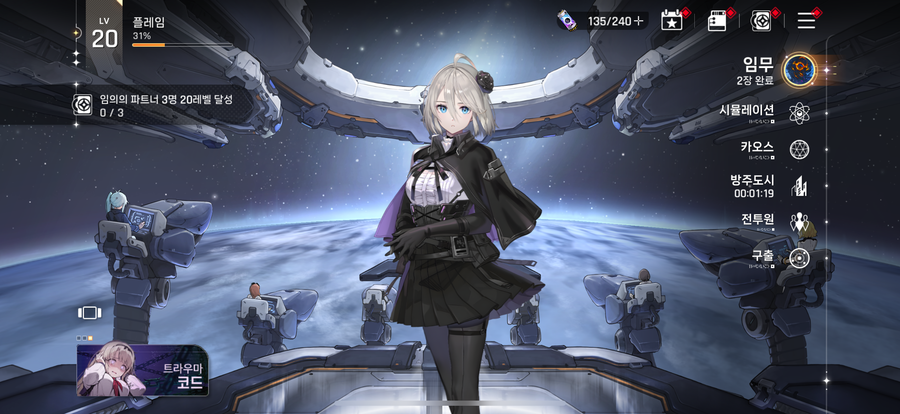This screenshot has width=900, height=414.
Task: Tap the plus next to 135/240 stamina
Action: pyautogui.click(x=638, y=20)
